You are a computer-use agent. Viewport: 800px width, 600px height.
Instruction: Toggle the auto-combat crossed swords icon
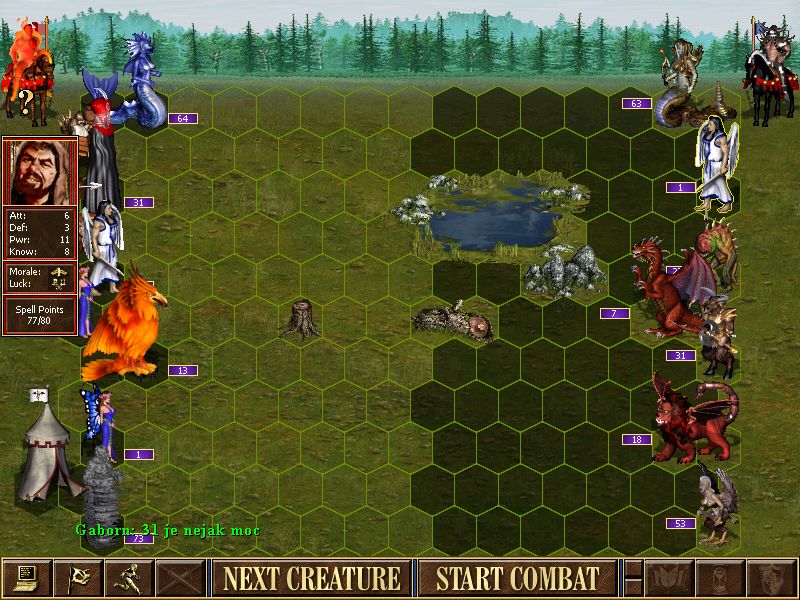pyautogui.click(x=181, y=578)
